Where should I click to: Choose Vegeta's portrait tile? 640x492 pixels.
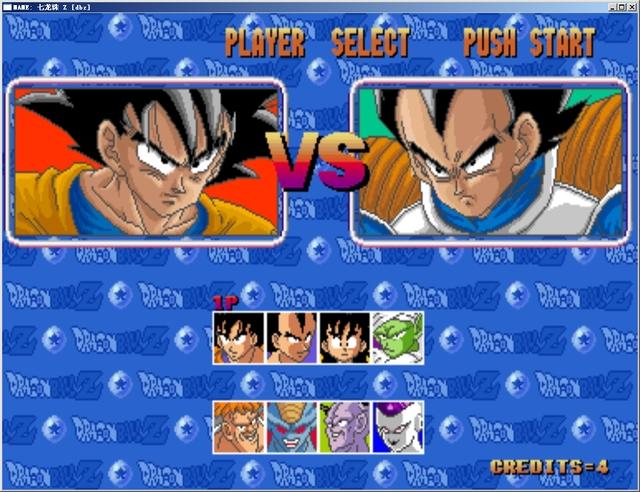pos(292,337)
